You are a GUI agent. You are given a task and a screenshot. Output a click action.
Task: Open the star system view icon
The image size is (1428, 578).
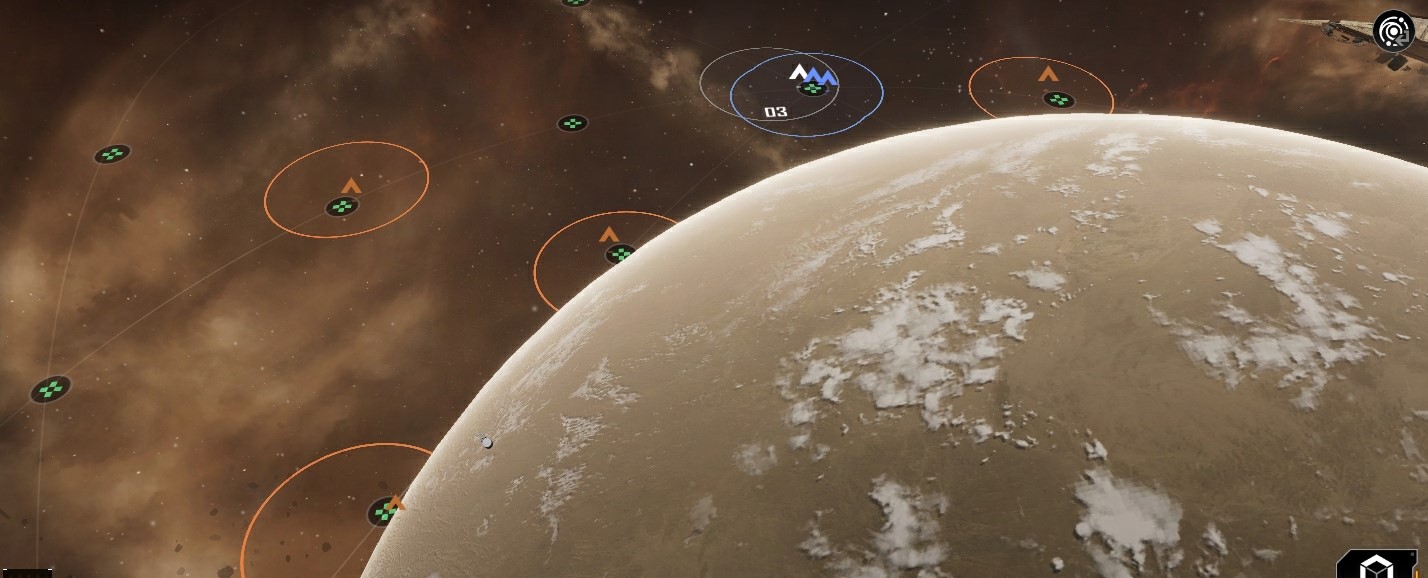(1392, 32)
